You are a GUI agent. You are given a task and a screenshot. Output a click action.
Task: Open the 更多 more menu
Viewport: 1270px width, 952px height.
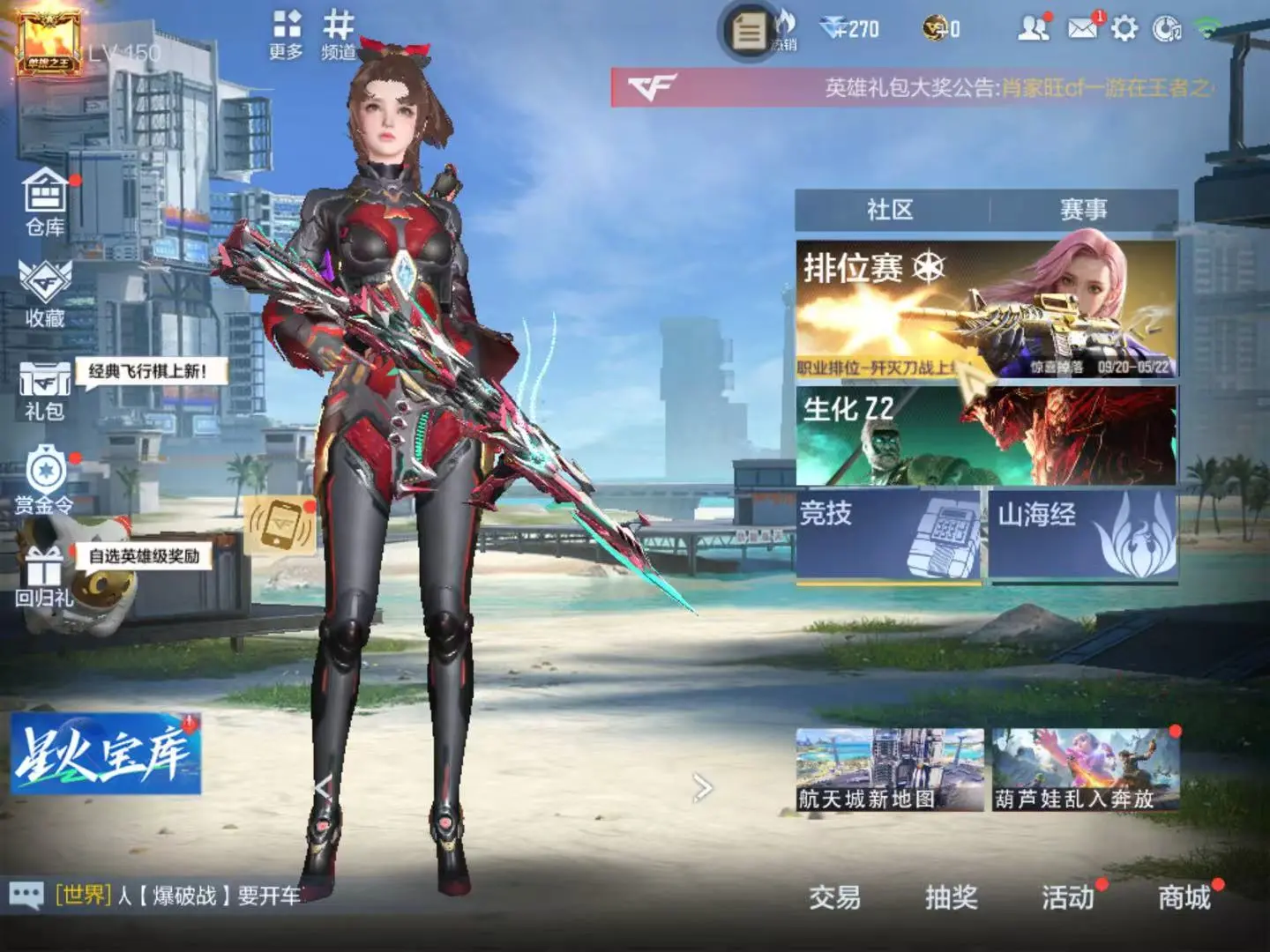point(286,35)
